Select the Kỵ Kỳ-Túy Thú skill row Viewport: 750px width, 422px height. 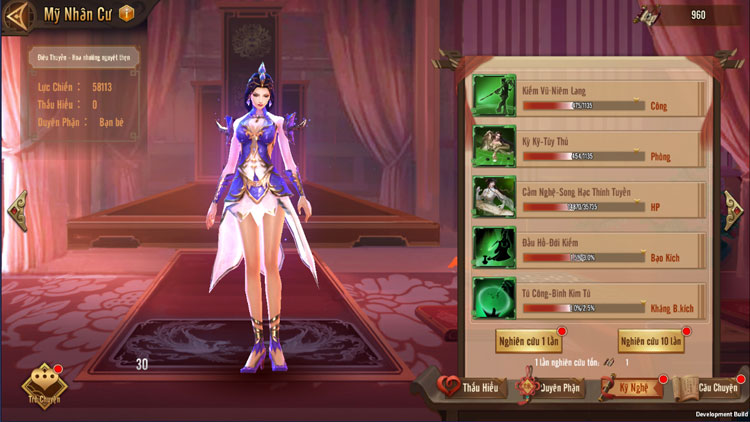[x=588, y=147]
